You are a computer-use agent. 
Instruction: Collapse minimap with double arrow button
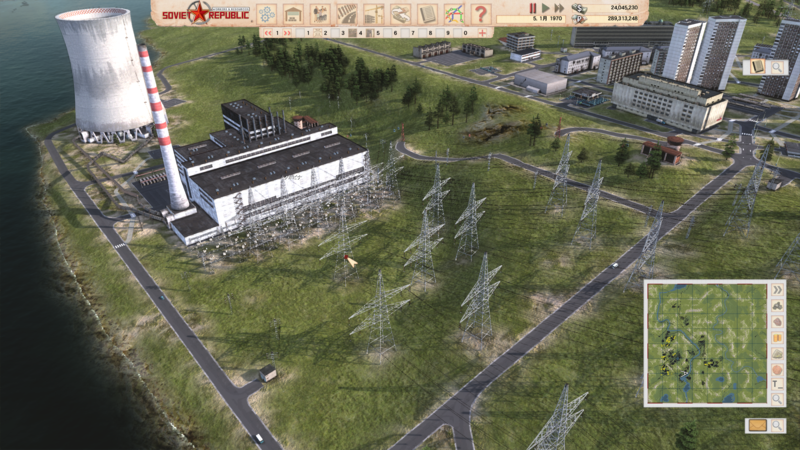777,290
